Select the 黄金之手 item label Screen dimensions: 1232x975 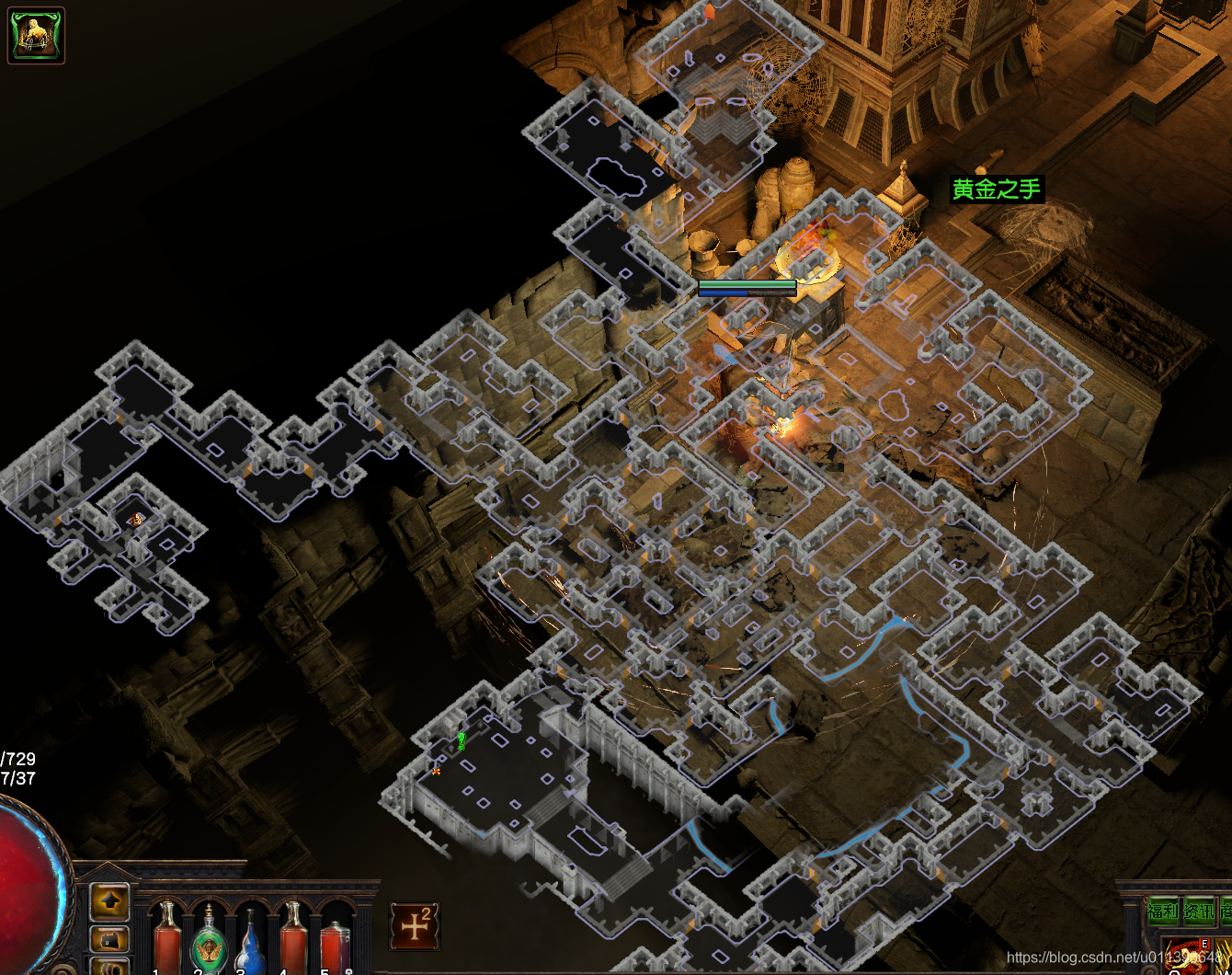pyautogui.click(x=997, y=189)
